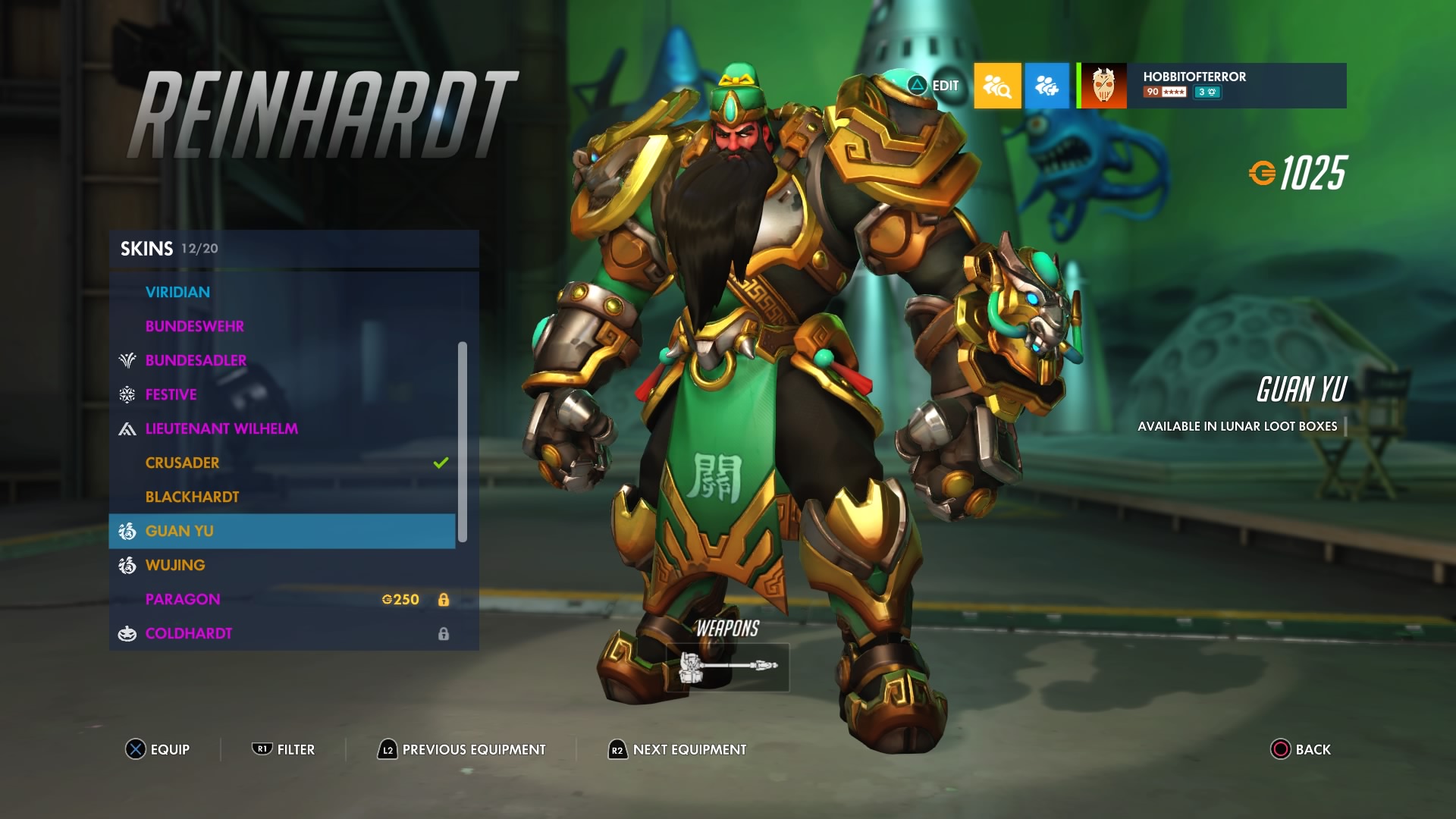Click the pumpkin icon next to Coldhardt
The height and width of the screenshot is (819, 1456).
126,633
